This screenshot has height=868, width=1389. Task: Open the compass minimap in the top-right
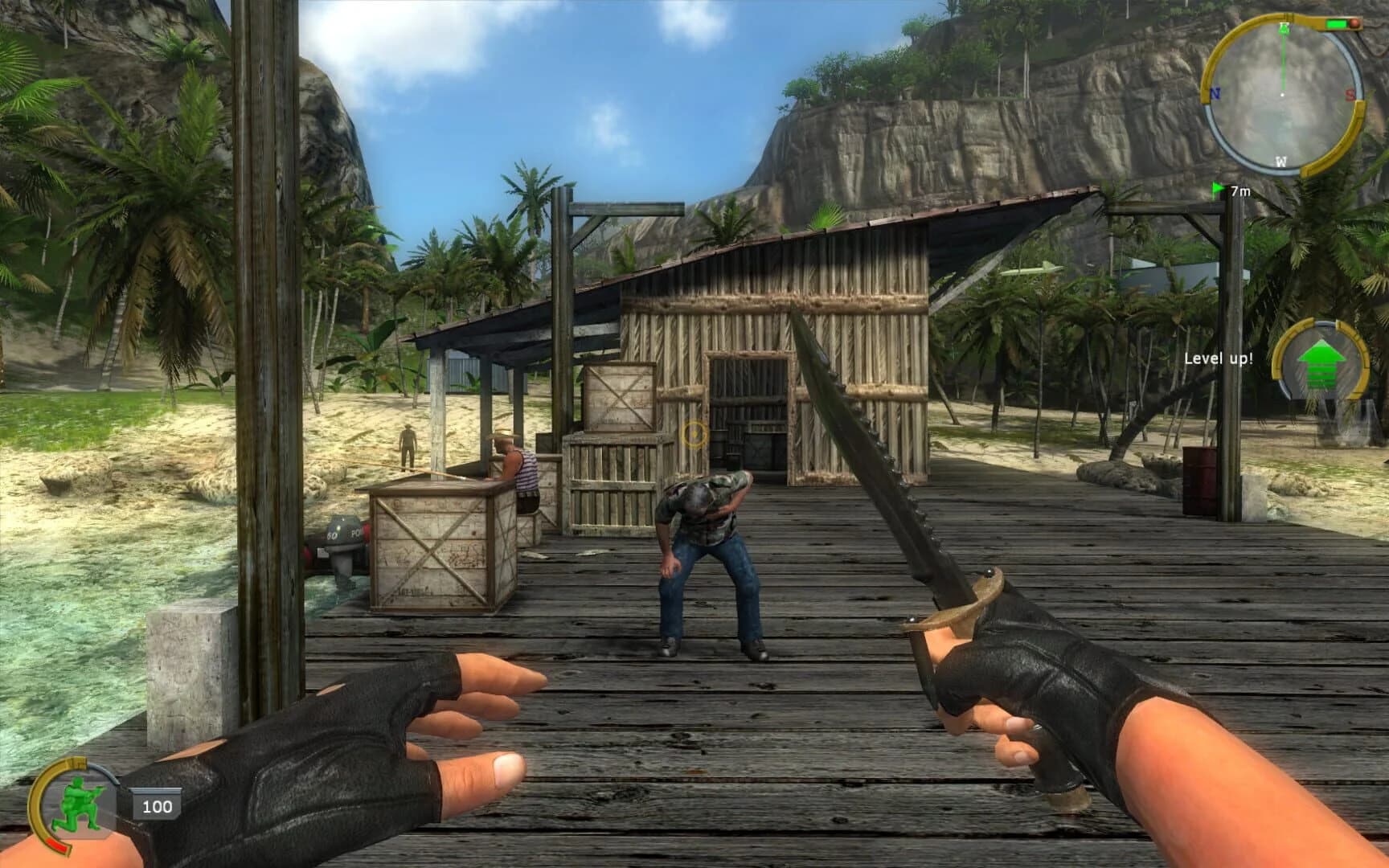(x=1283, y=95)
